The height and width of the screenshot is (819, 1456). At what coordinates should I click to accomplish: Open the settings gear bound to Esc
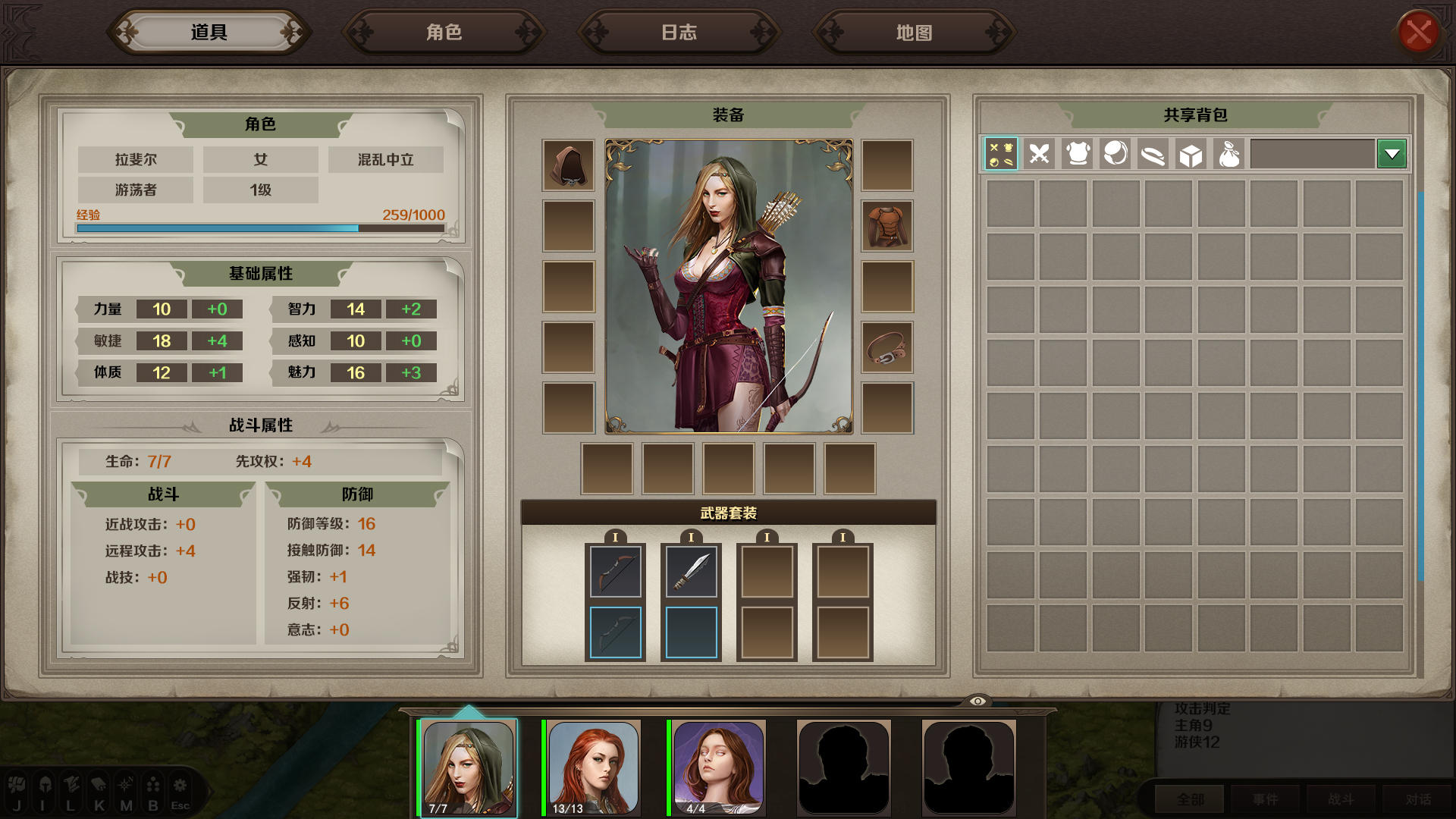tap(180, 789)
